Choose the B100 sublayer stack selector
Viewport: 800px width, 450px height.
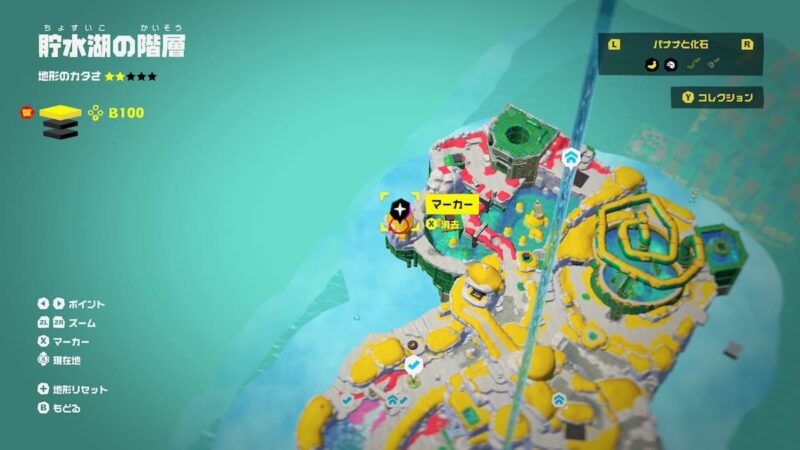[x=59, y=116]
